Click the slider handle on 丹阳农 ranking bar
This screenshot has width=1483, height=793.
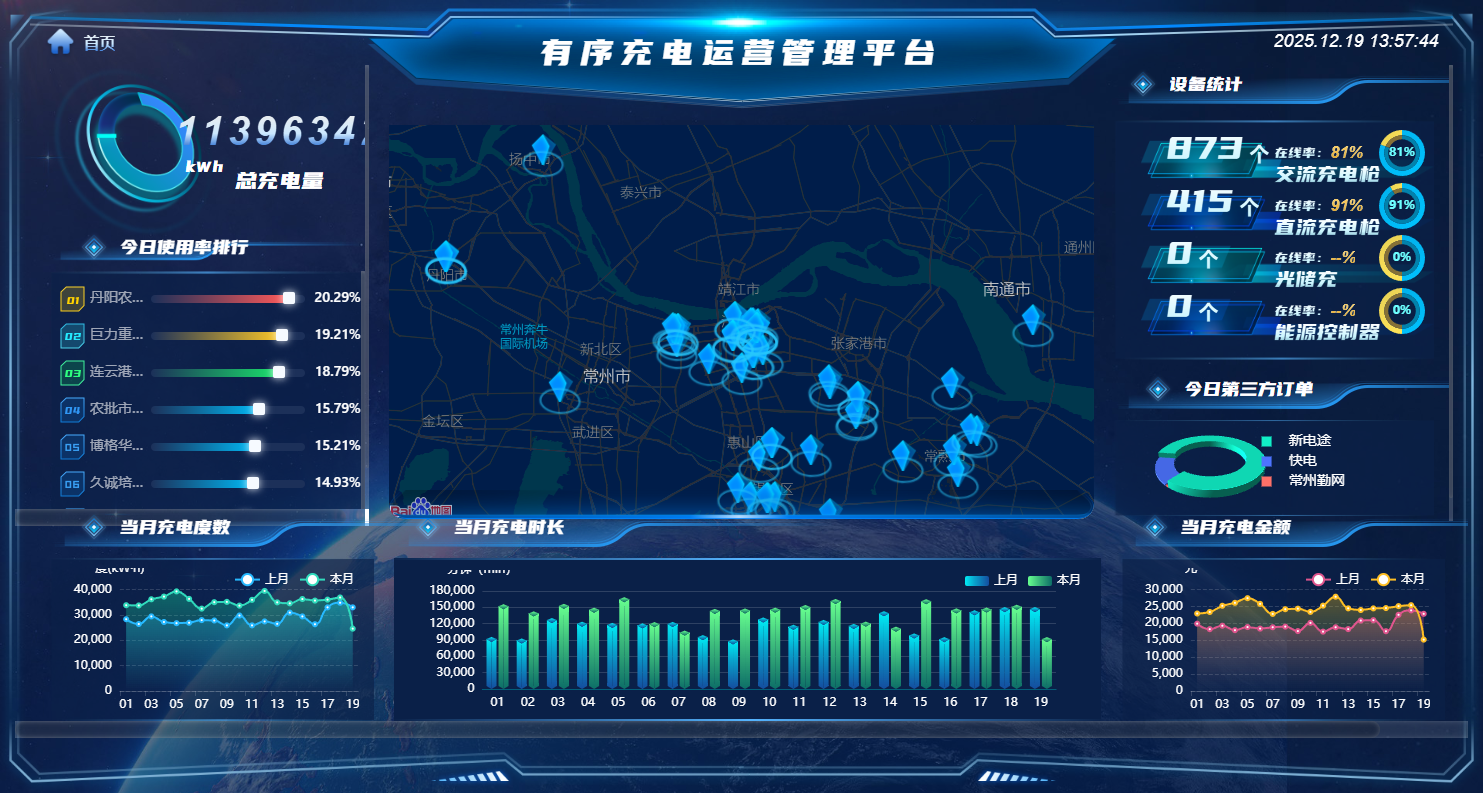pos(287,297)
